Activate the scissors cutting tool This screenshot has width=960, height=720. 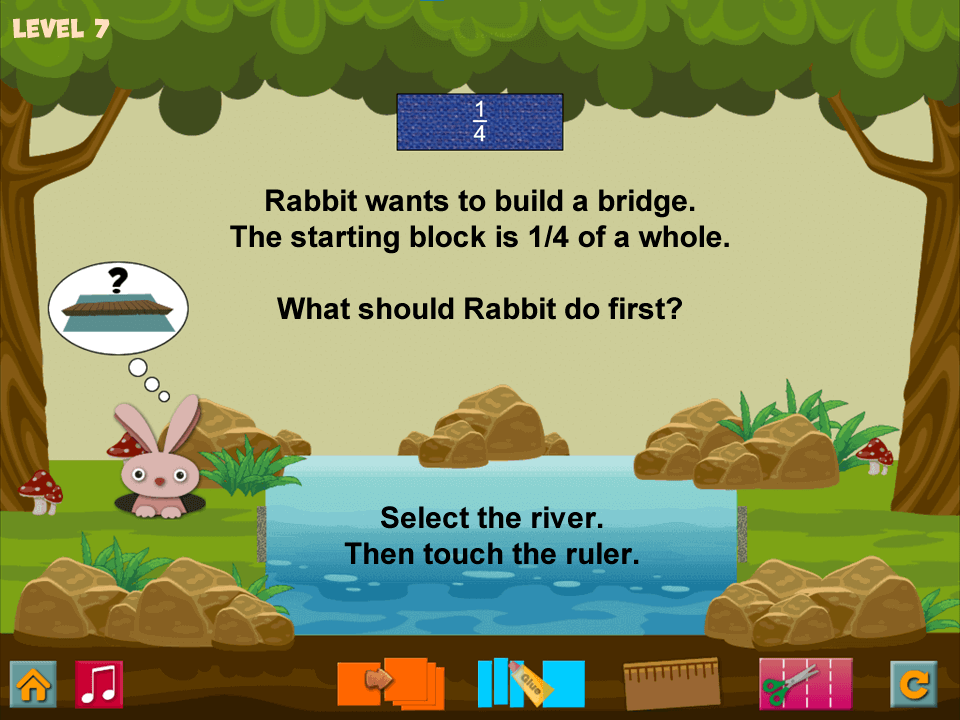tap(805, 684)
